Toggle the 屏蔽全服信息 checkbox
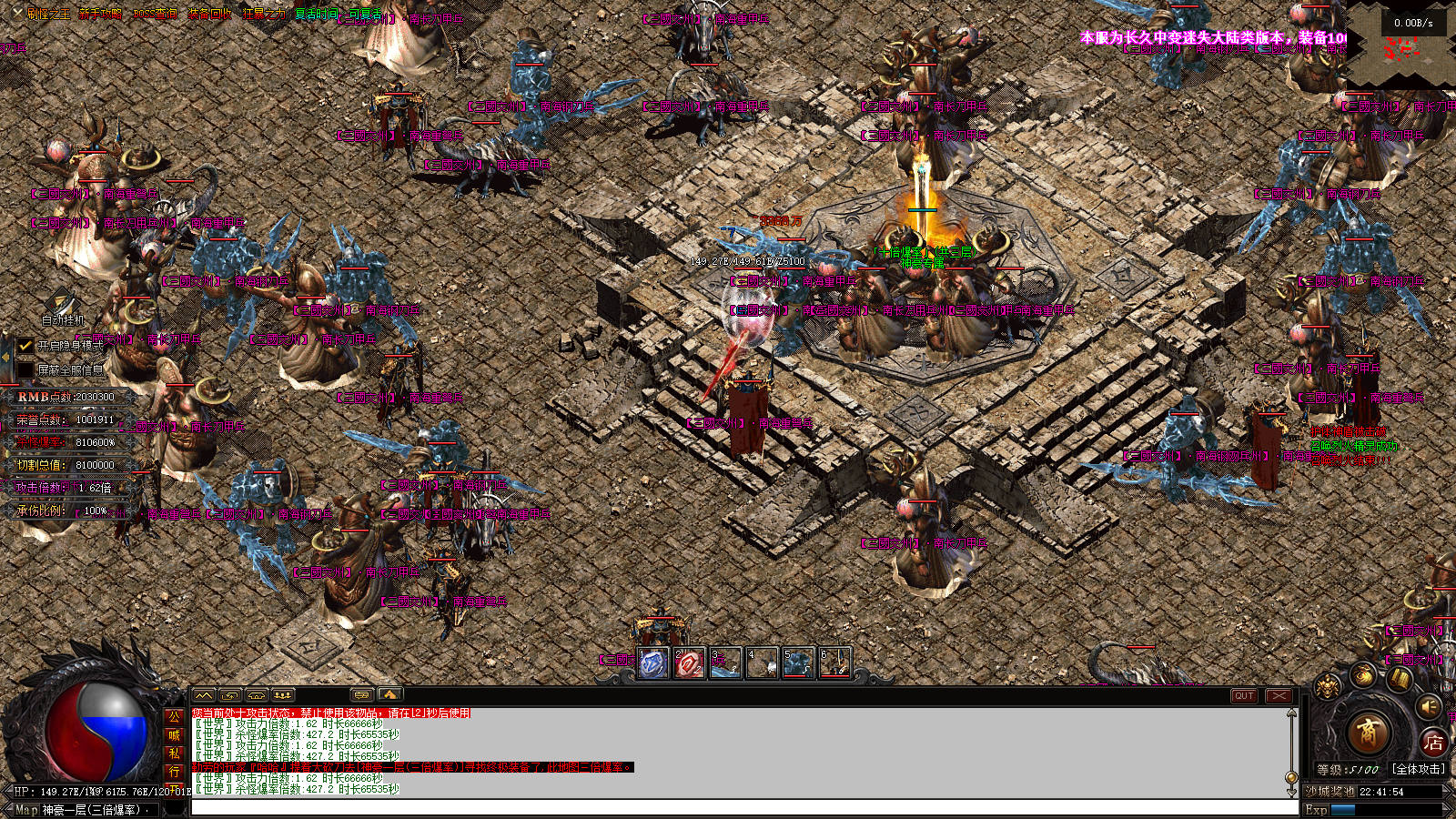 point(25,370)
